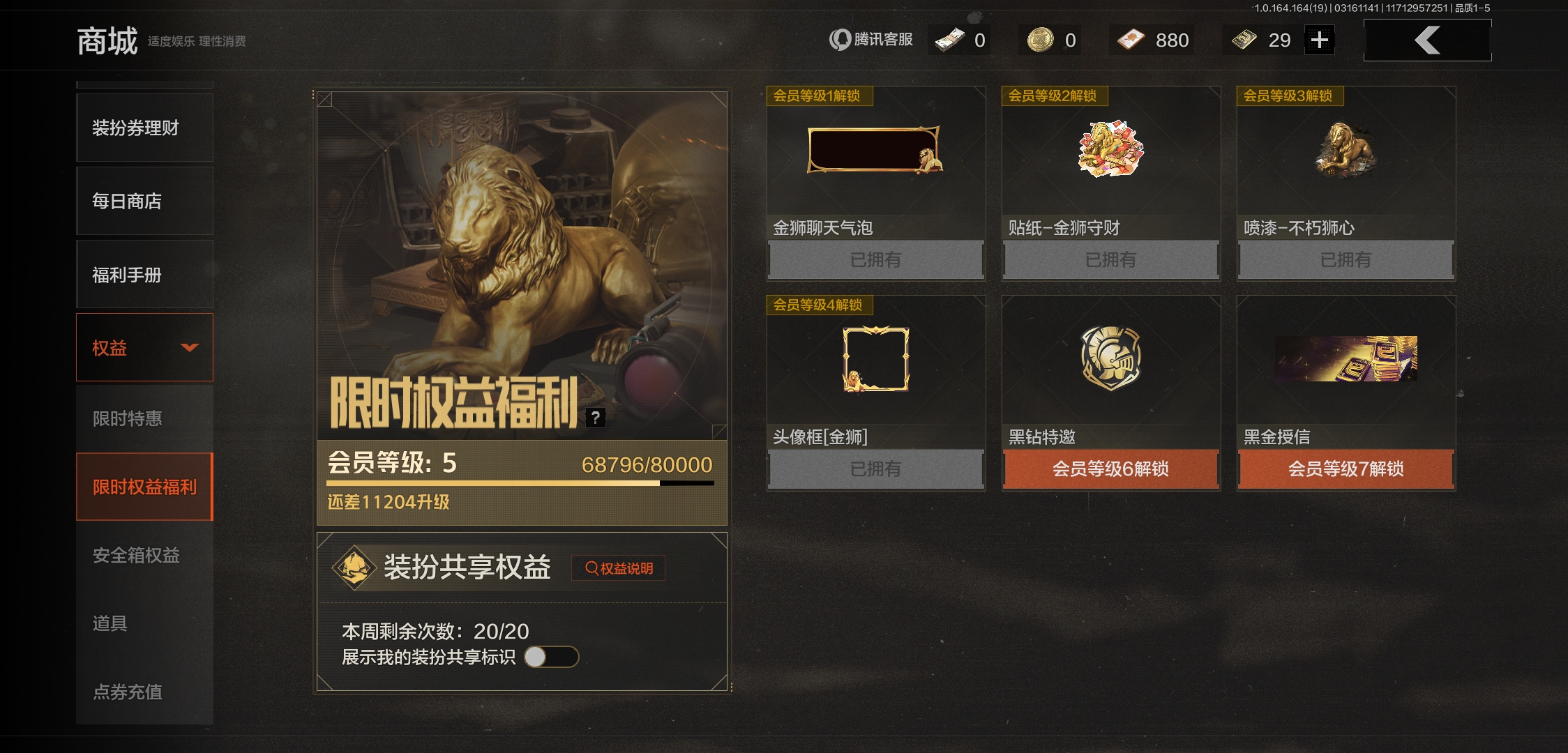Image resolution: width=1568 pixels, height=753 pixels.
Task: Toggle ownership status of 喷漆-不朽狮心
Action: [x=1345, y=259]
